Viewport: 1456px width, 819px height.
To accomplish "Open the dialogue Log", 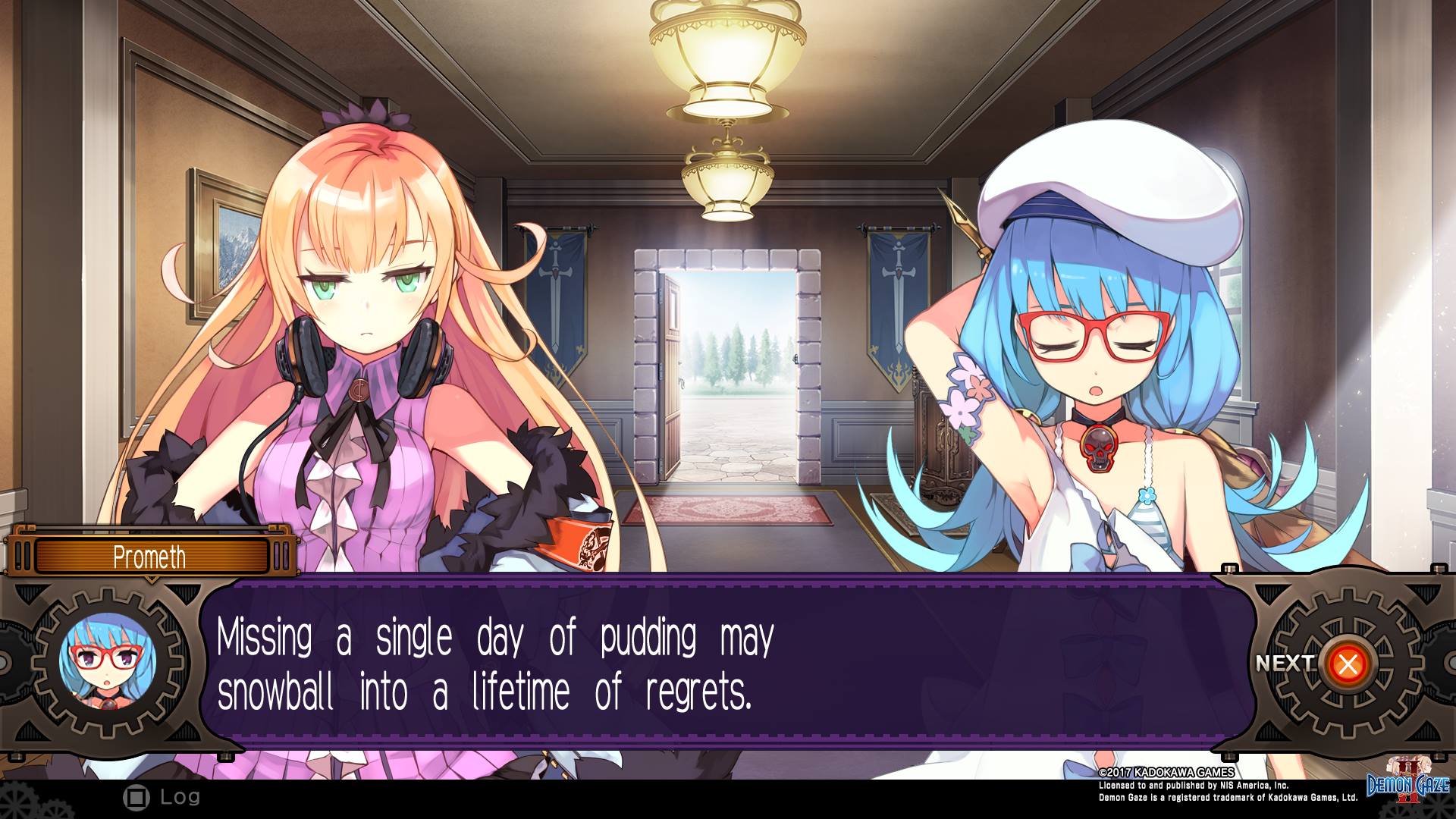I will tap(162, 797).
